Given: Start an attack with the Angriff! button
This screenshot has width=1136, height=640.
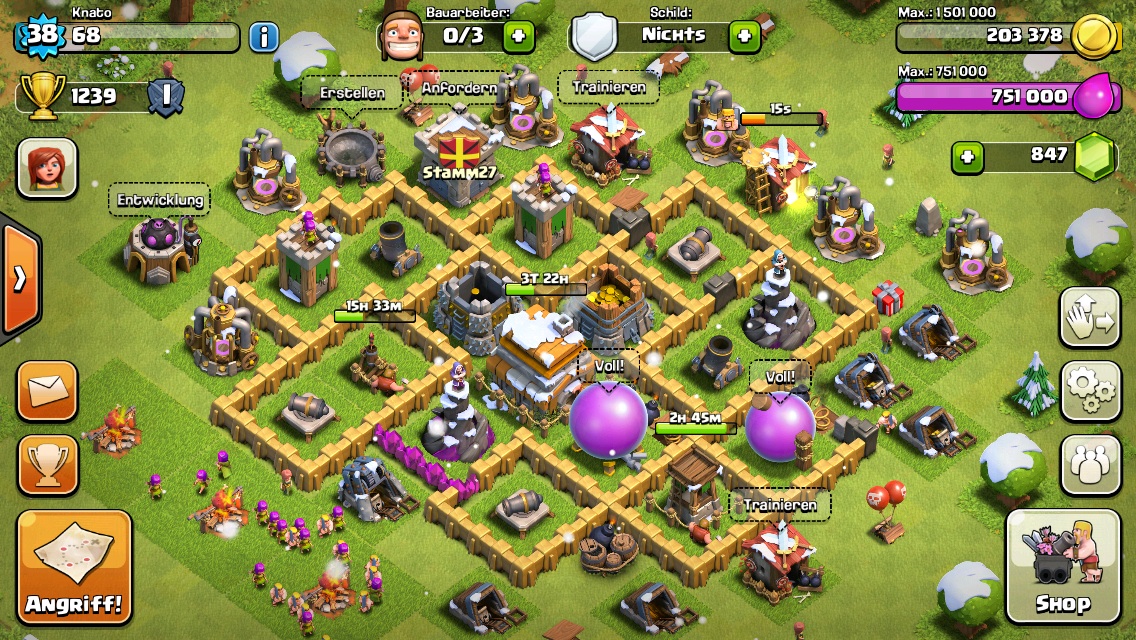Looking at the screenshot, I should 74,568.
